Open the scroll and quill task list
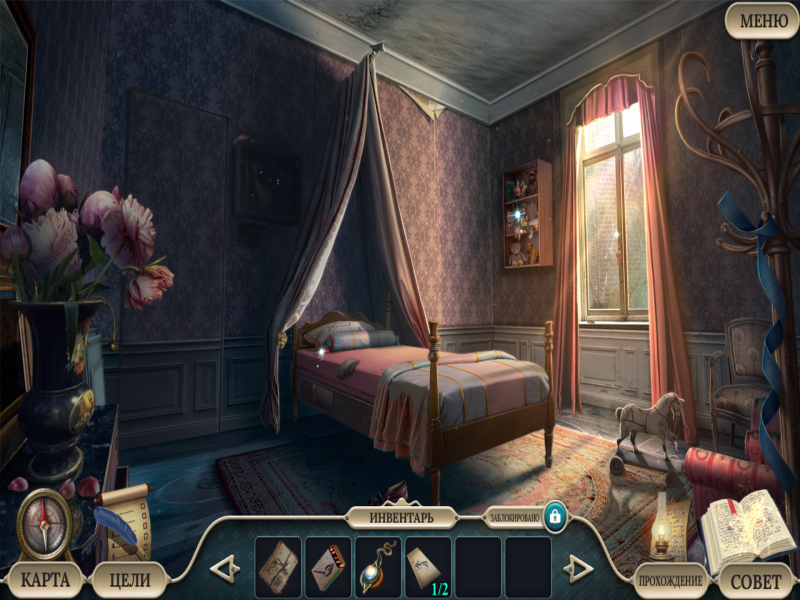 [122, 520]
